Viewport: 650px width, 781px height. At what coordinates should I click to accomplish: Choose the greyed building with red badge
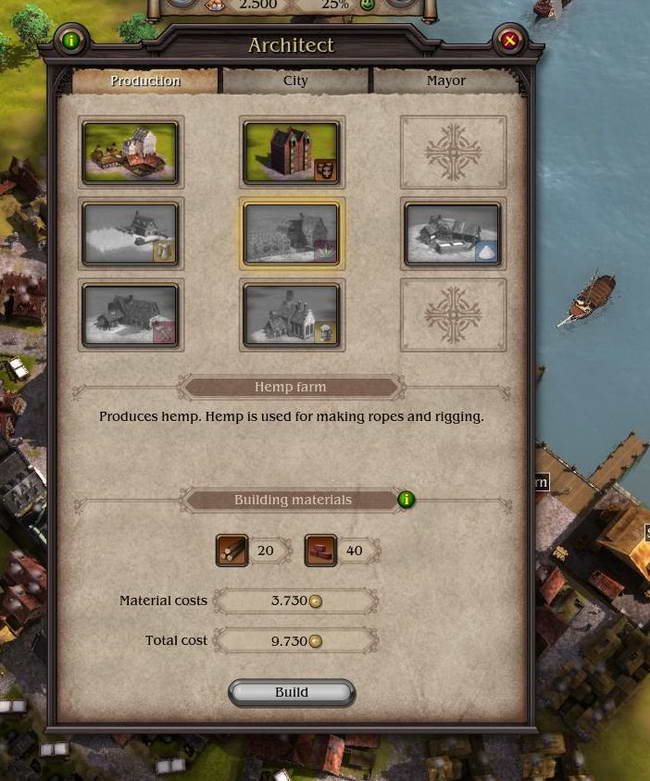[131, 315]
